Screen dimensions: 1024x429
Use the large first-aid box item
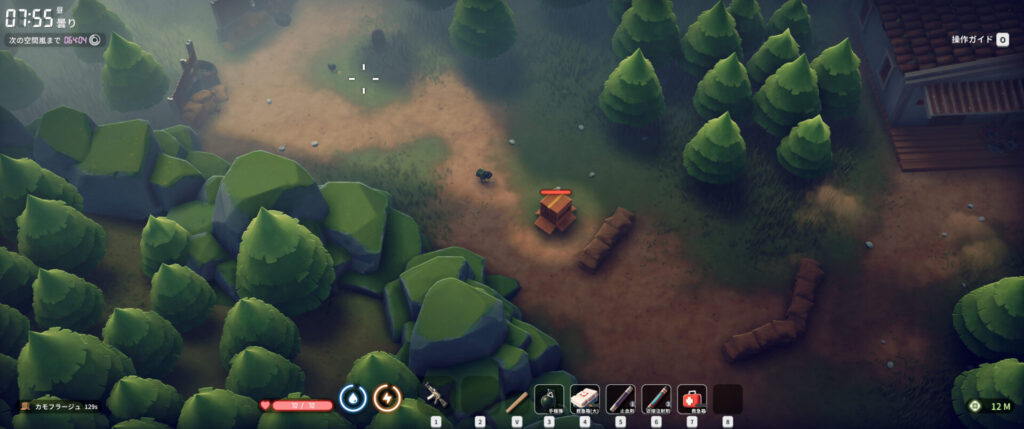pos(585,399)
